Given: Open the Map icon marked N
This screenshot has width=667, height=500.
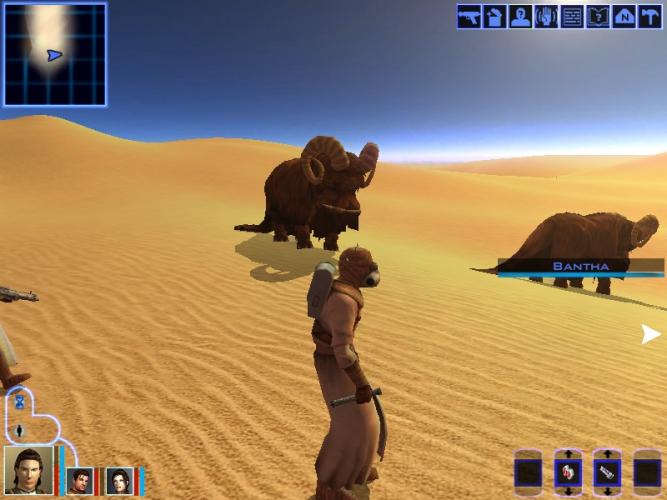Looking at the screenshot, I should [x=624, y=17].
